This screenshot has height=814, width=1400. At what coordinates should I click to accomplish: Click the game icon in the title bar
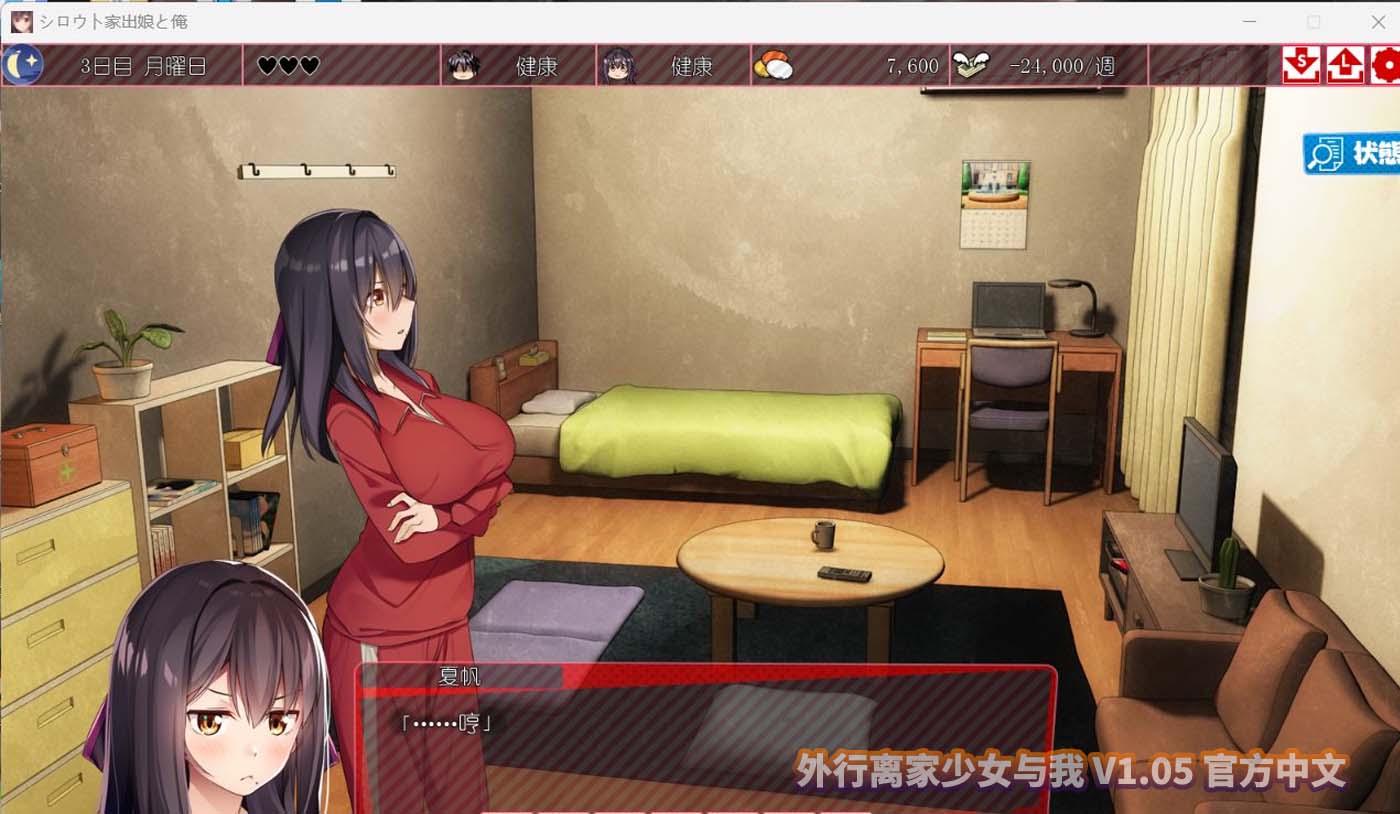point(21,21)
